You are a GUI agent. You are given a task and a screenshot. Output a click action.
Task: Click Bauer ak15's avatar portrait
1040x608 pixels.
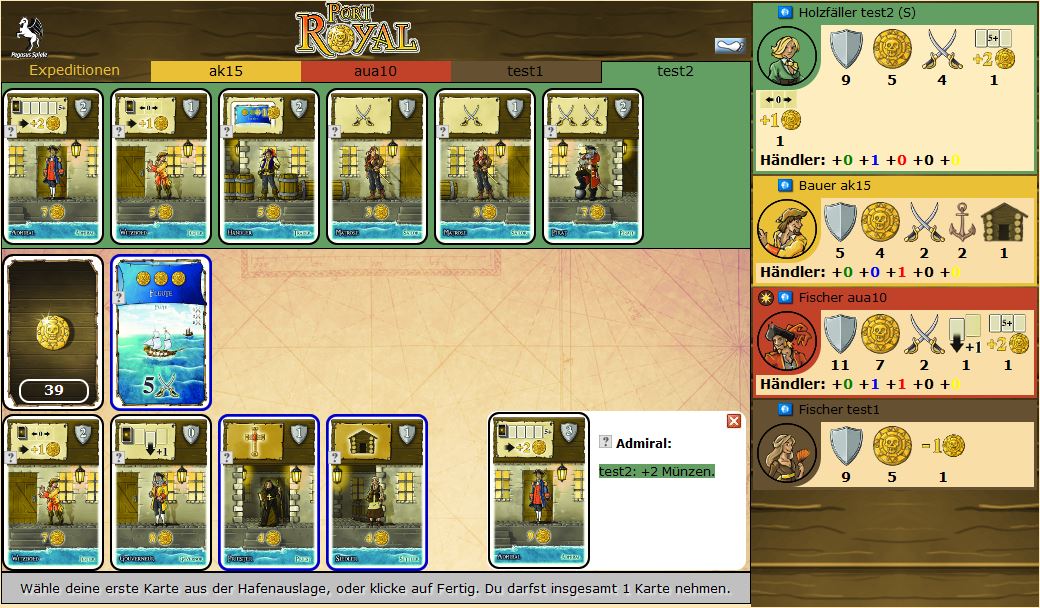787,230
